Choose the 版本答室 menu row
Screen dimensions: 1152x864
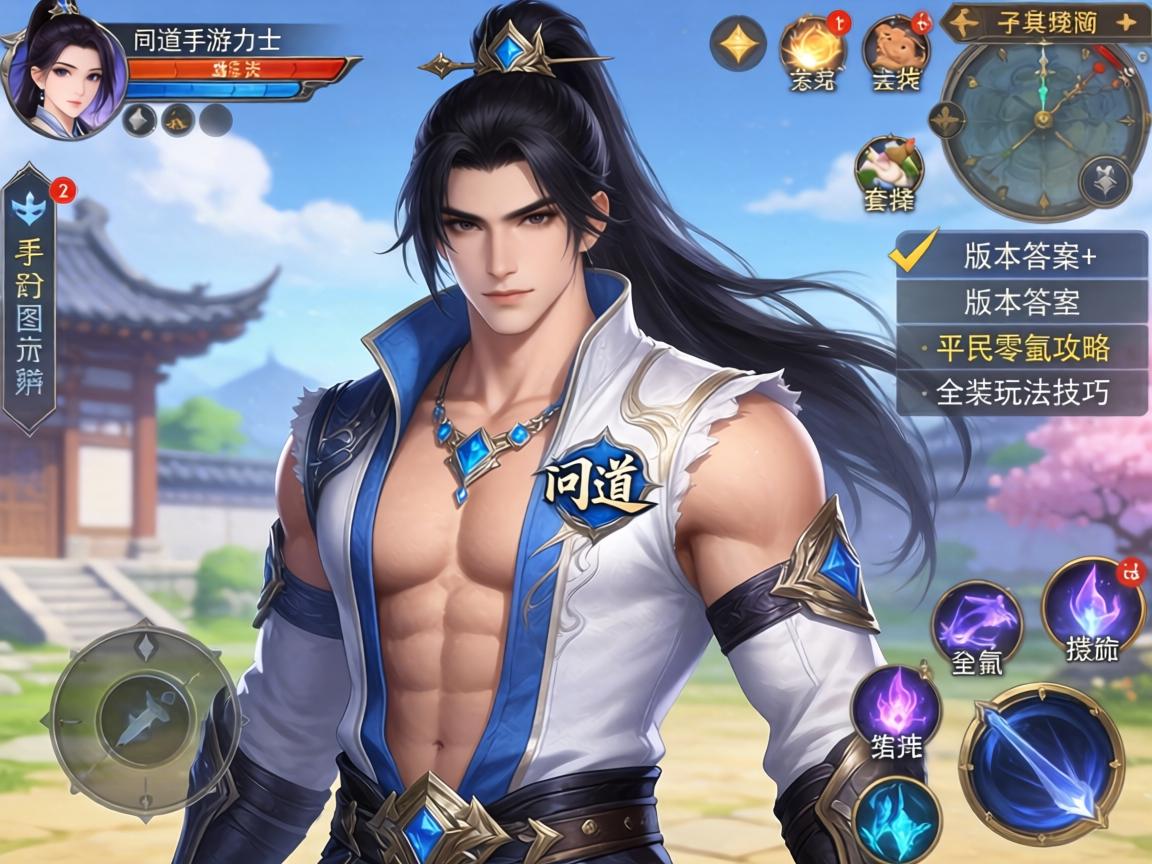[x=1022, y=302]
